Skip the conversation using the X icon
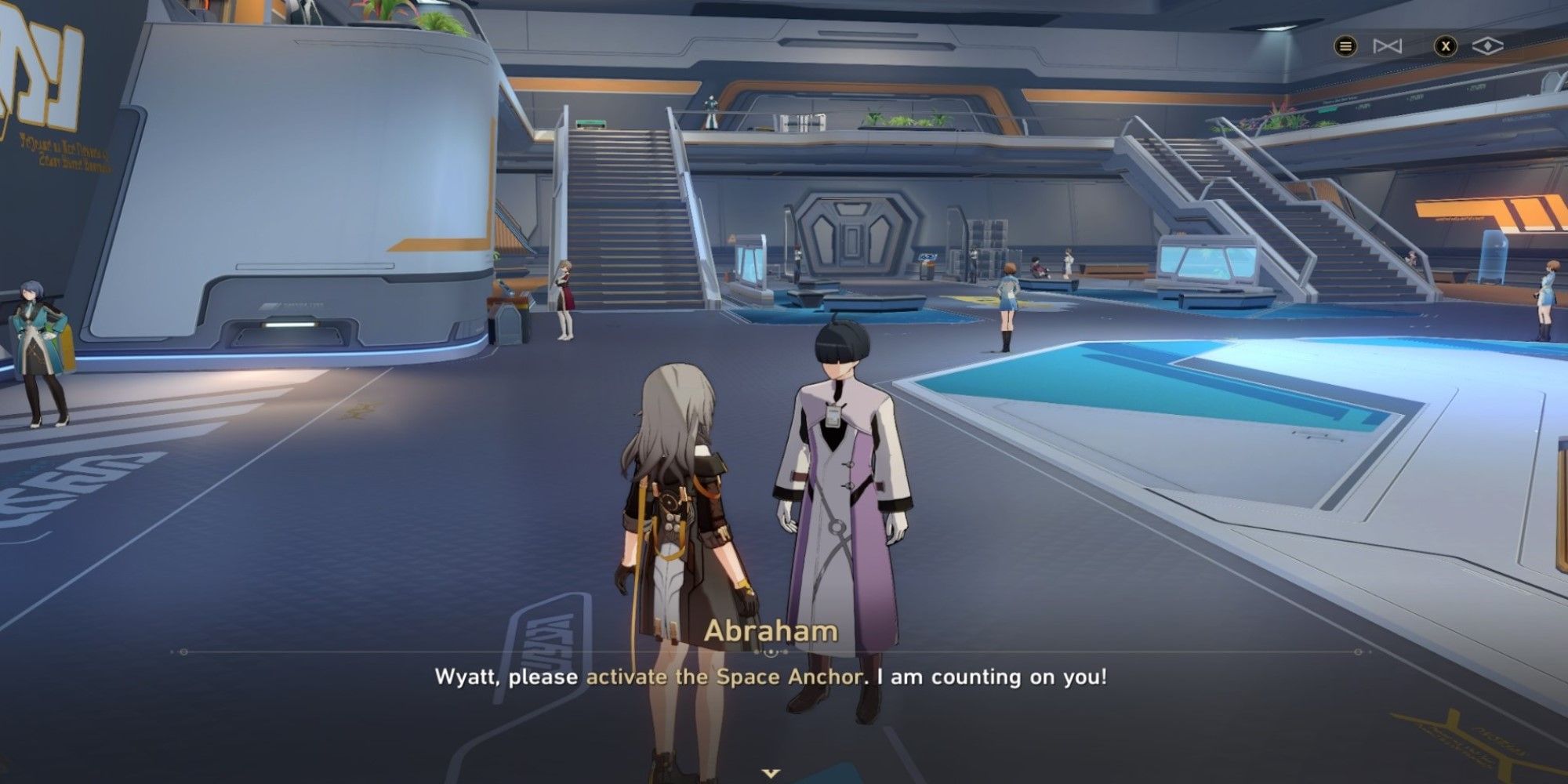Image resolution: width=1568 pixels, height=784 pixels. (x=1446, y=46)
